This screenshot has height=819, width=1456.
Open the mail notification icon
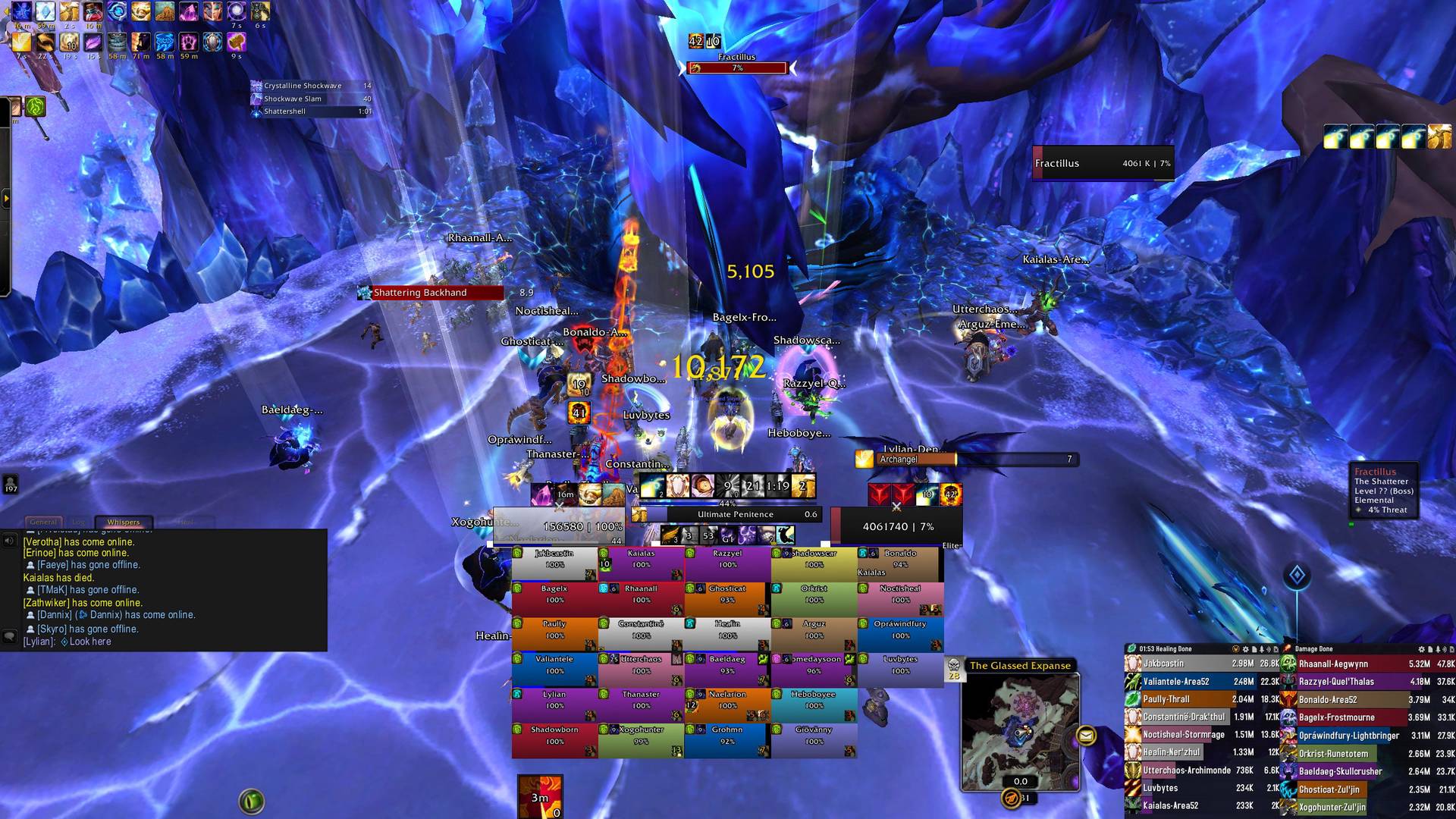[1086, 735]
